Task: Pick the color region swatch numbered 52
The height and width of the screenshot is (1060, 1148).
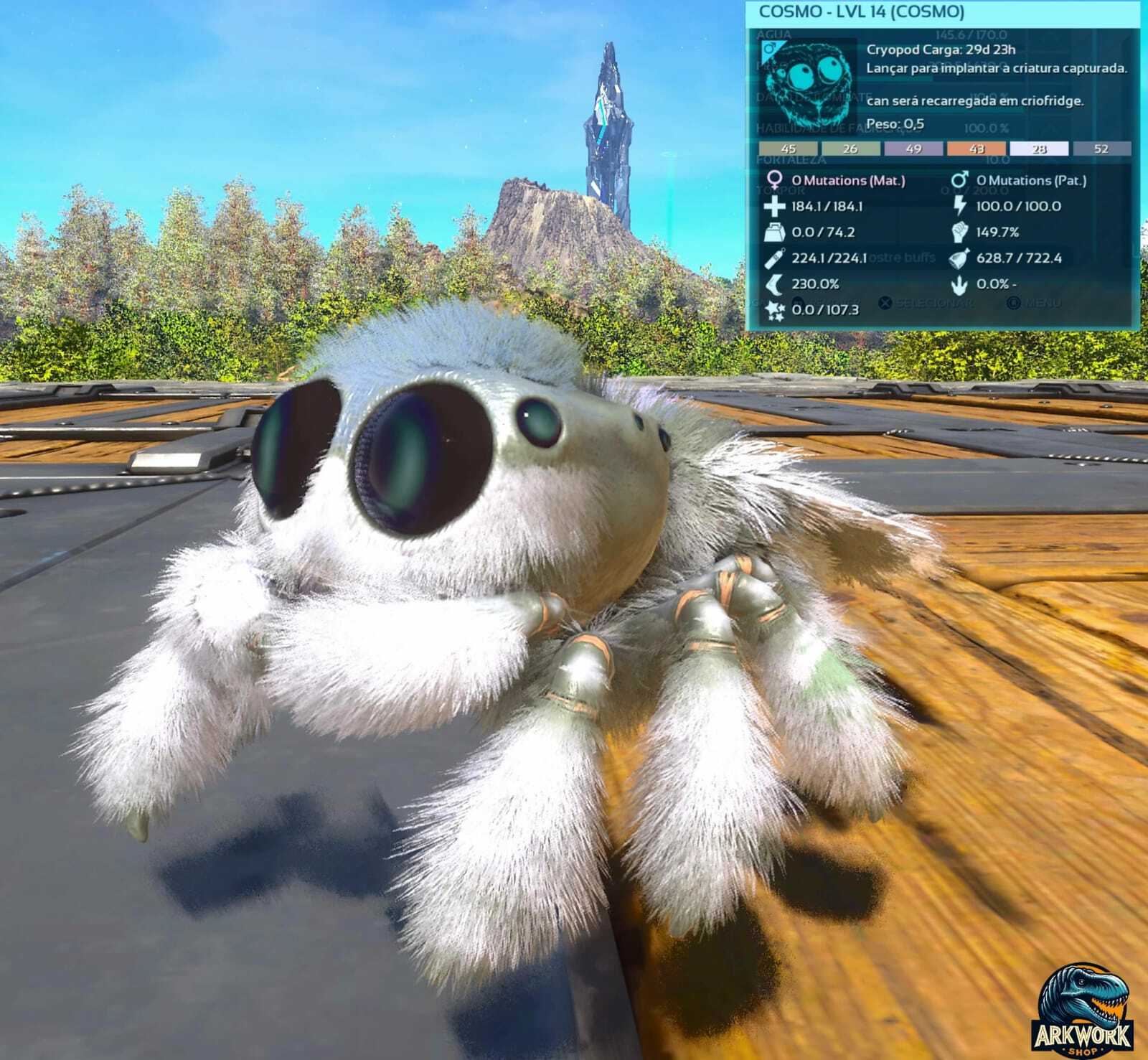Action: 1101,149
